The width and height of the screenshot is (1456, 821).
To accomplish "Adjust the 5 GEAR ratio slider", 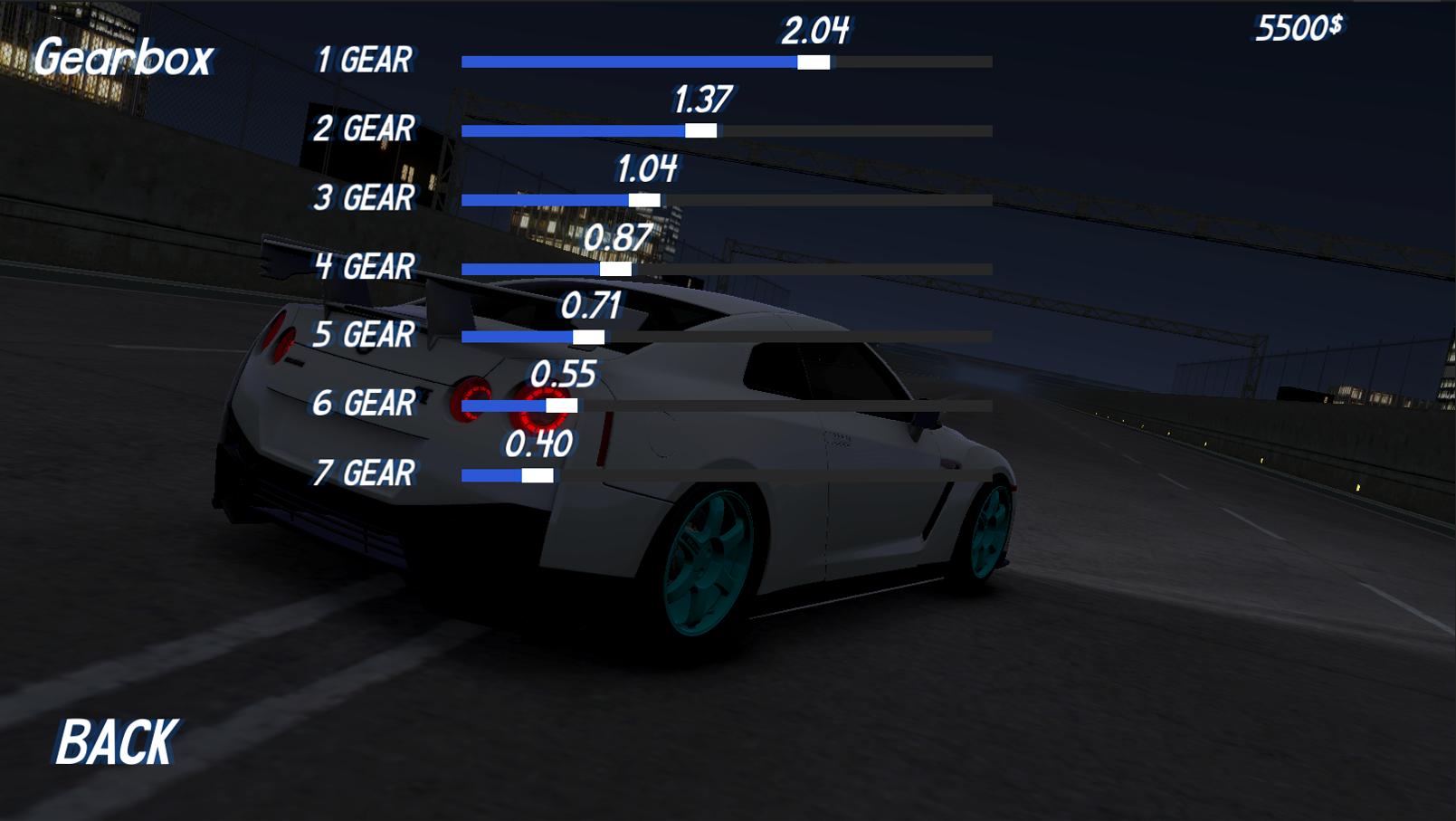I will [589, 336].
